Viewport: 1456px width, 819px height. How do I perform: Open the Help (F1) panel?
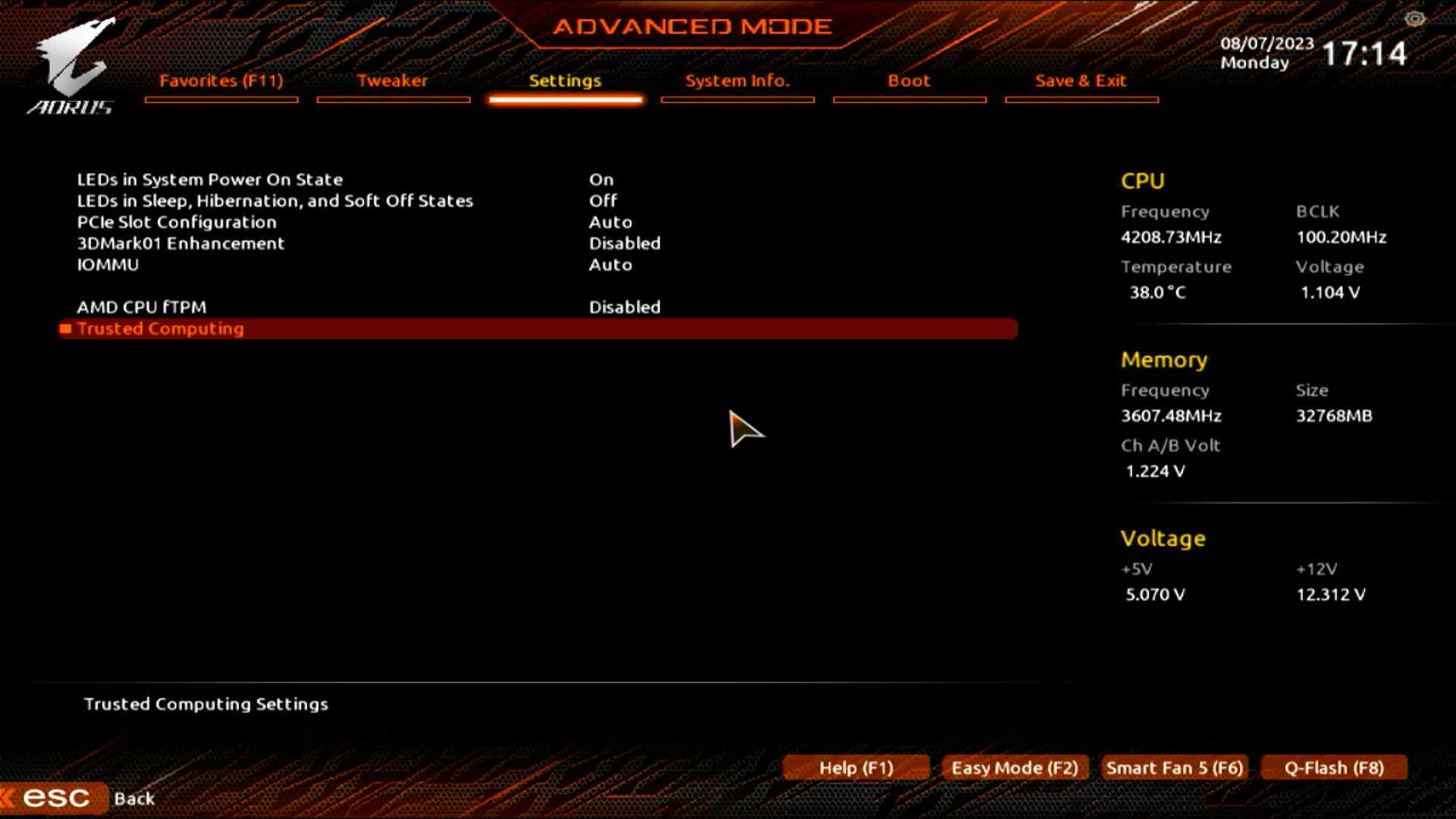[856, 767]
